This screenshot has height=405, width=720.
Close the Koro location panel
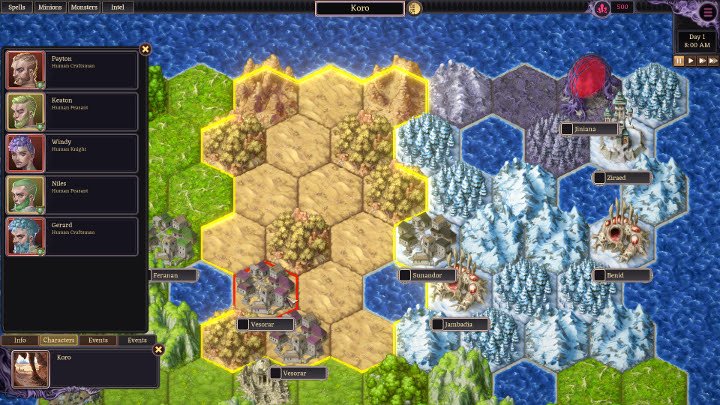[158, 350]
